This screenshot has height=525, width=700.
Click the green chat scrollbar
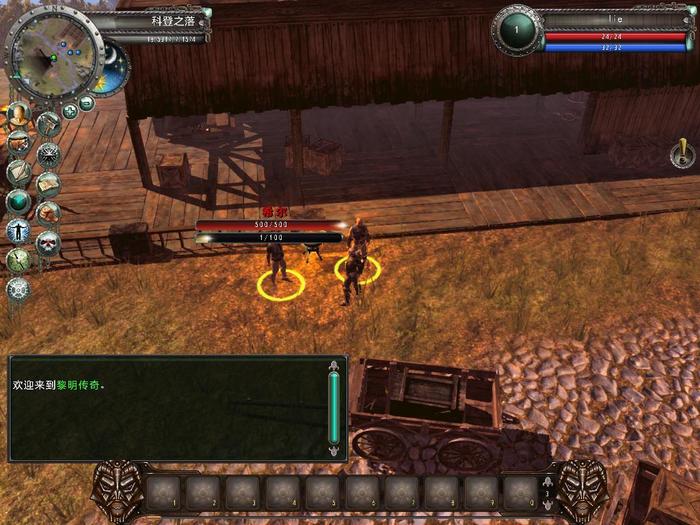pyautogui.click(x=334, y=408)
